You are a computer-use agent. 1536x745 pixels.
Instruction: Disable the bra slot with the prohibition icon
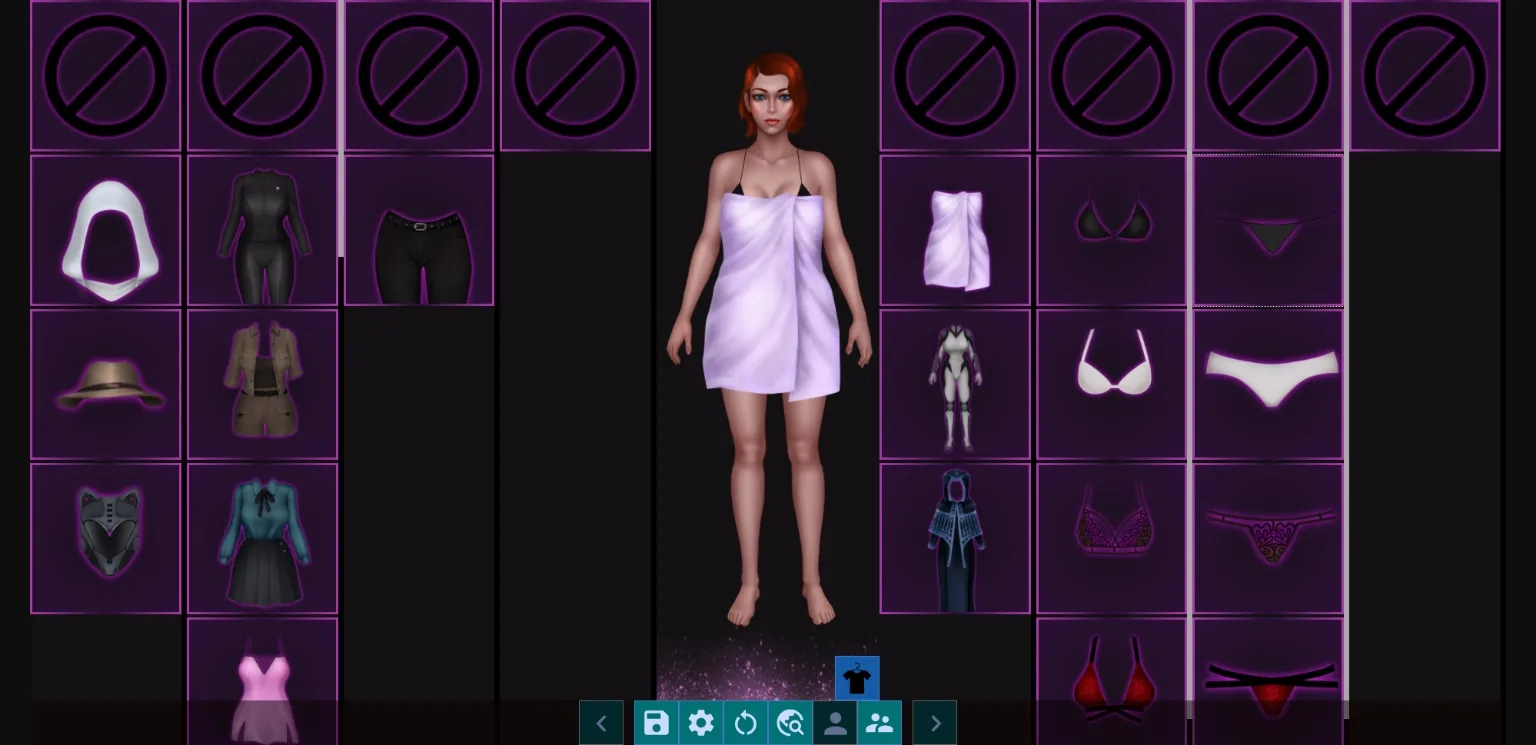1111,75
